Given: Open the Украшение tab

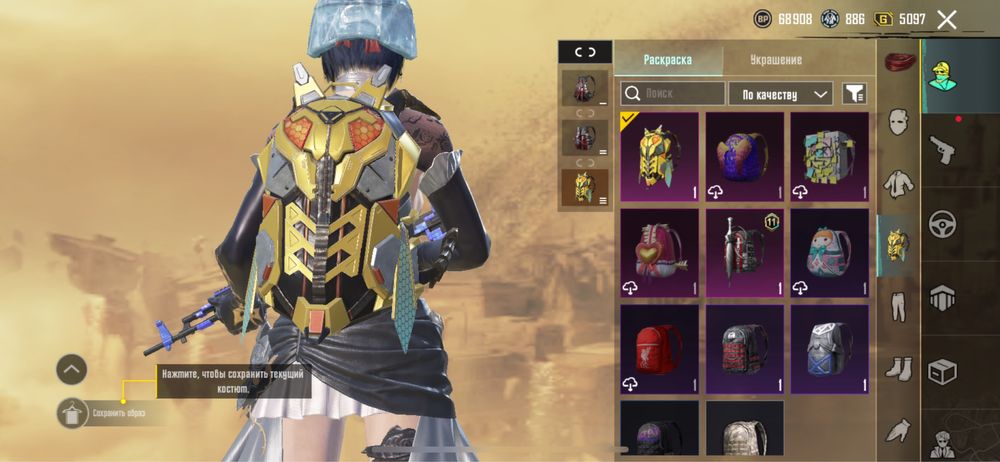Looking at the screenshot, I should [x=776, y=59].
